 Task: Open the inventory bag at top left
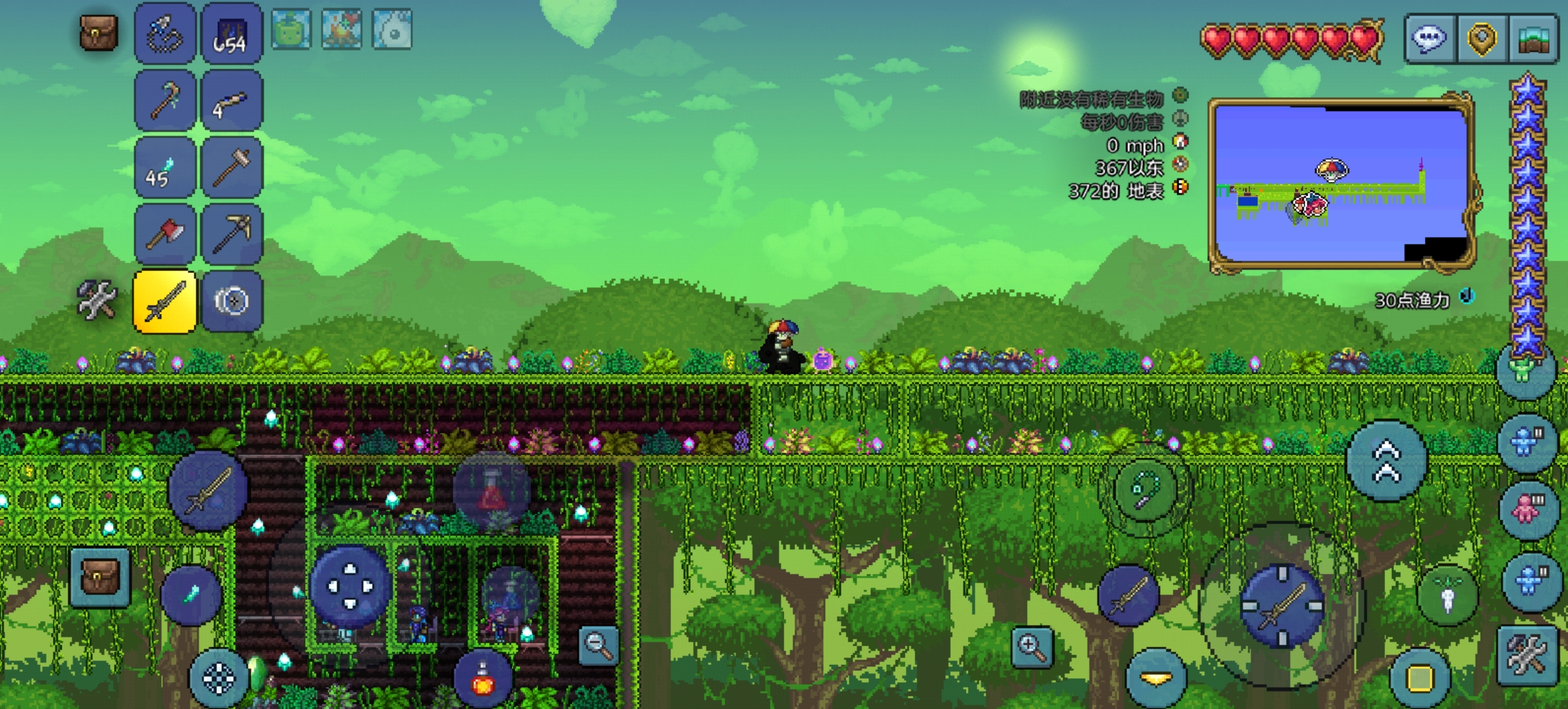(x=98, y=33)
